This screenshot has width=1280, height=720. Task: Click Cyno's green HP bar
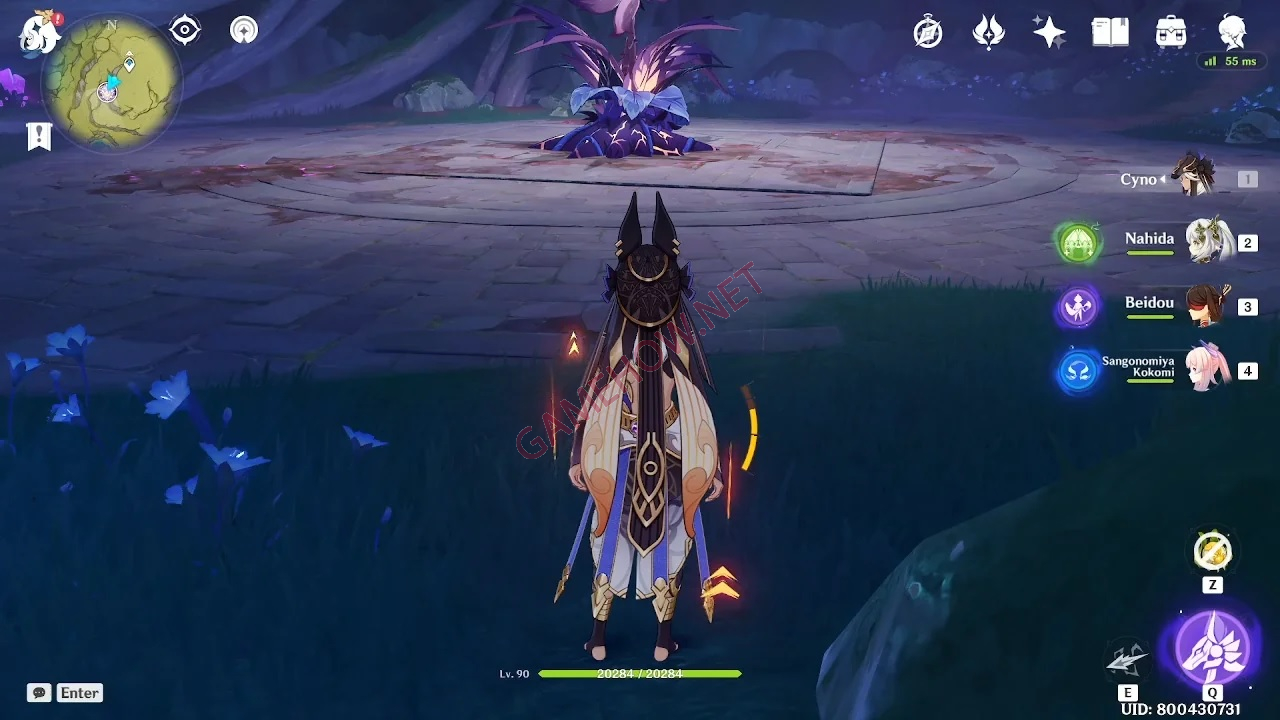click(640, 673)
